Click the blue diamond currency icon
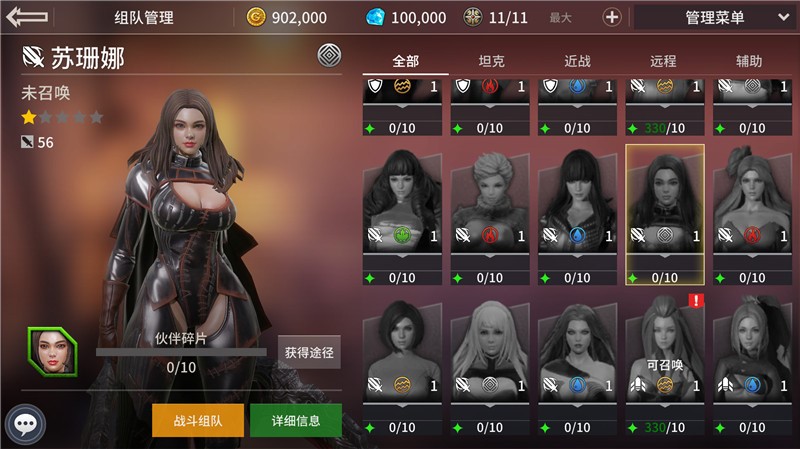 pos(375,17)
